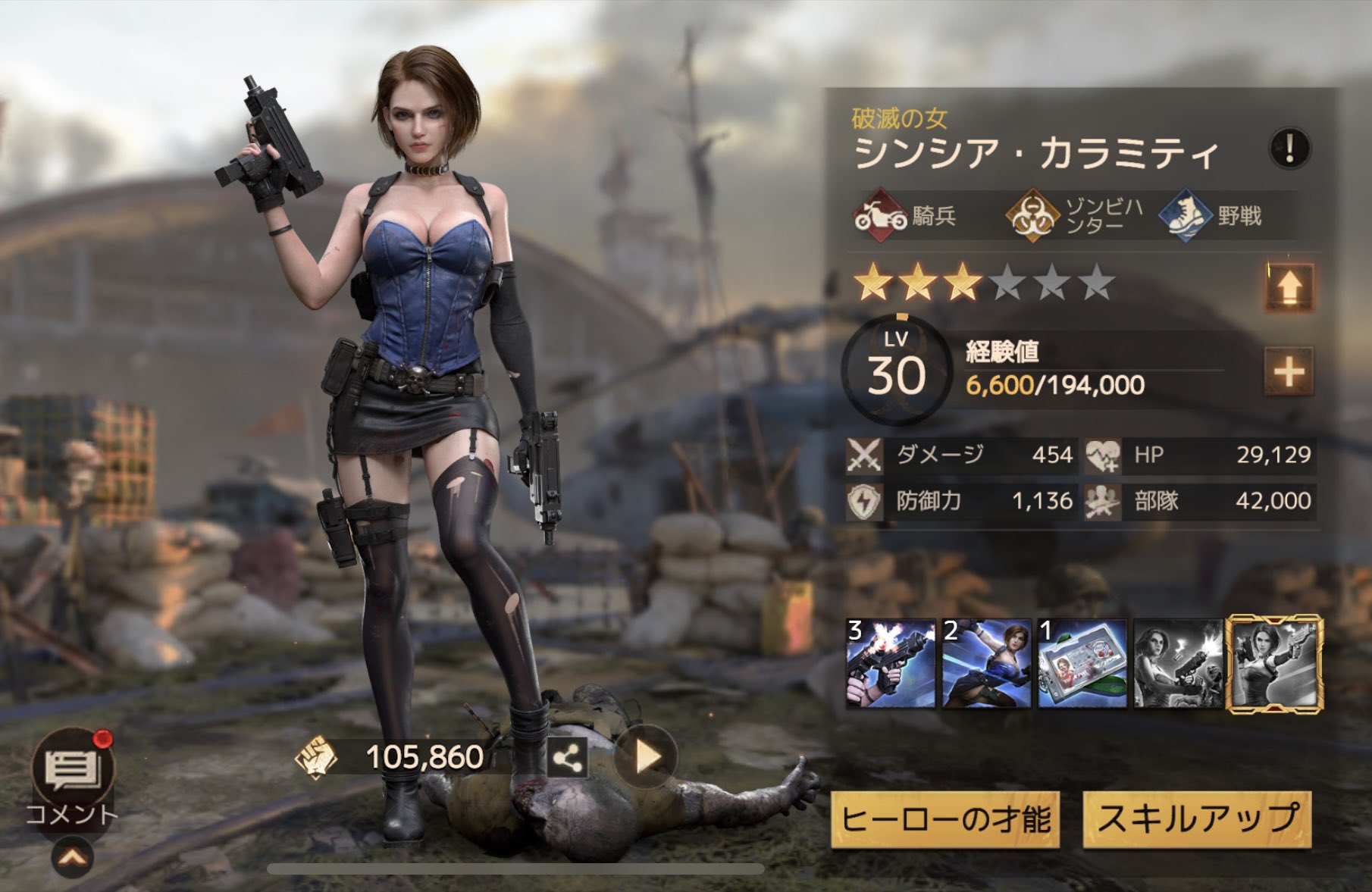Upgrade star rank with the up-arrow button
The width and height of the screenshot is (1372, 892).
(x=1289, y=287)
